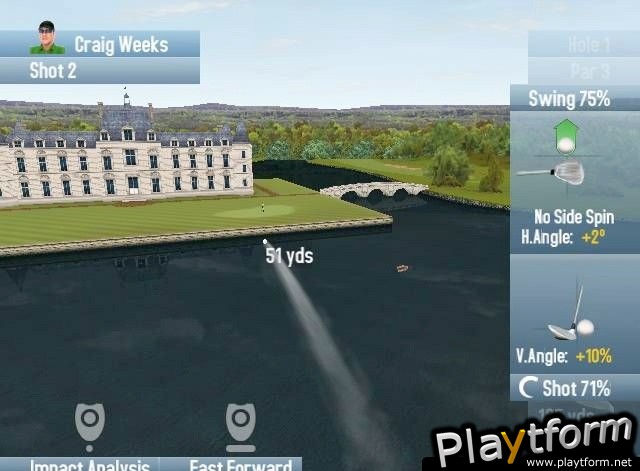Select the Craig Weeks player panel
The width and height of the screenshot is (640, 471).
pos(100,44)
